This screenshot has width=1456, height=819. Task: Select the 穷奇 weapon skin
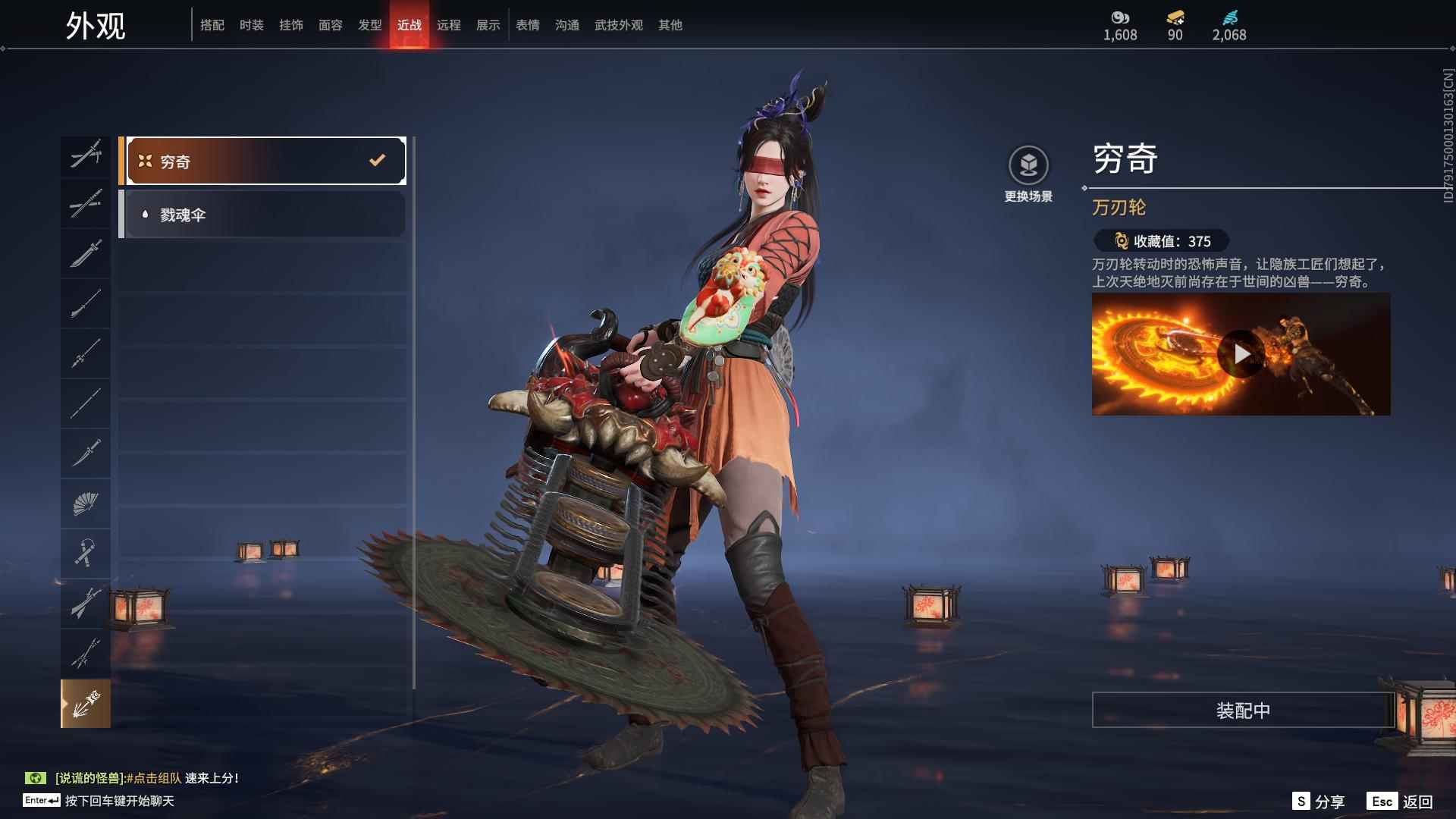click(x=265, y=161)
